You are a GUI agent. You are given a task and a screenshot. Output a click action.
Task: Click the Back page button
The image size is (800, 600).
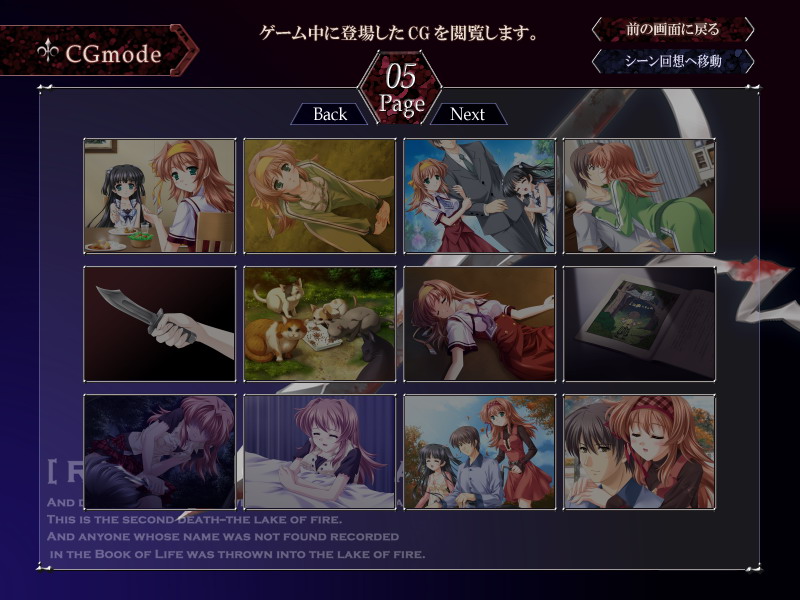[330, 114]
